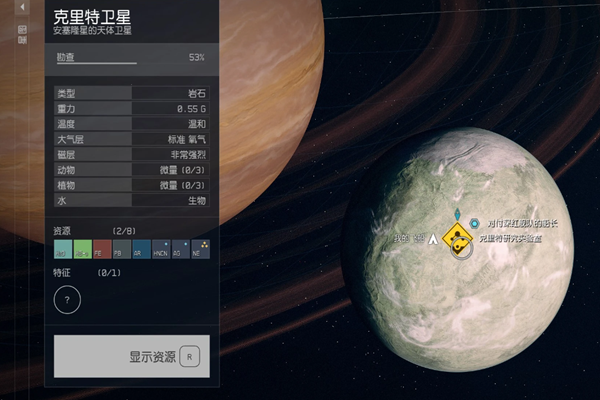The height and width of the screenshot is (400, 600).
Task: Select the HNCN resource tile
Action: [161, 248]
